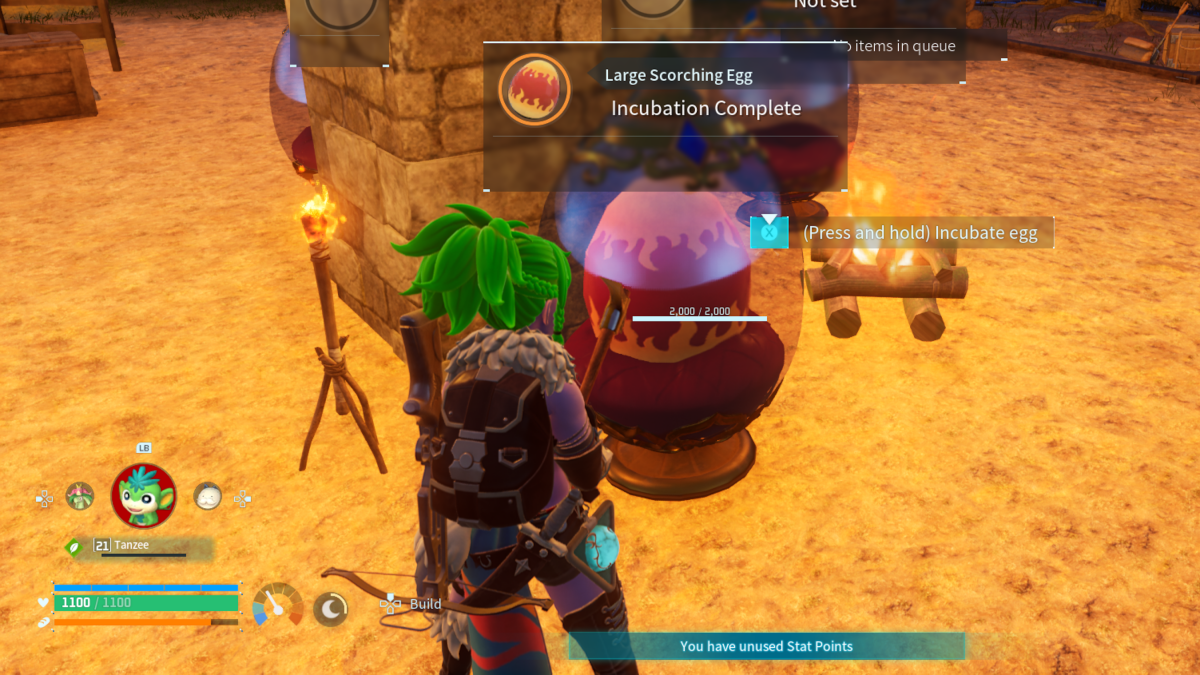Open the unused Stat Points notification

pyautogui.click(x=766, y=646)
